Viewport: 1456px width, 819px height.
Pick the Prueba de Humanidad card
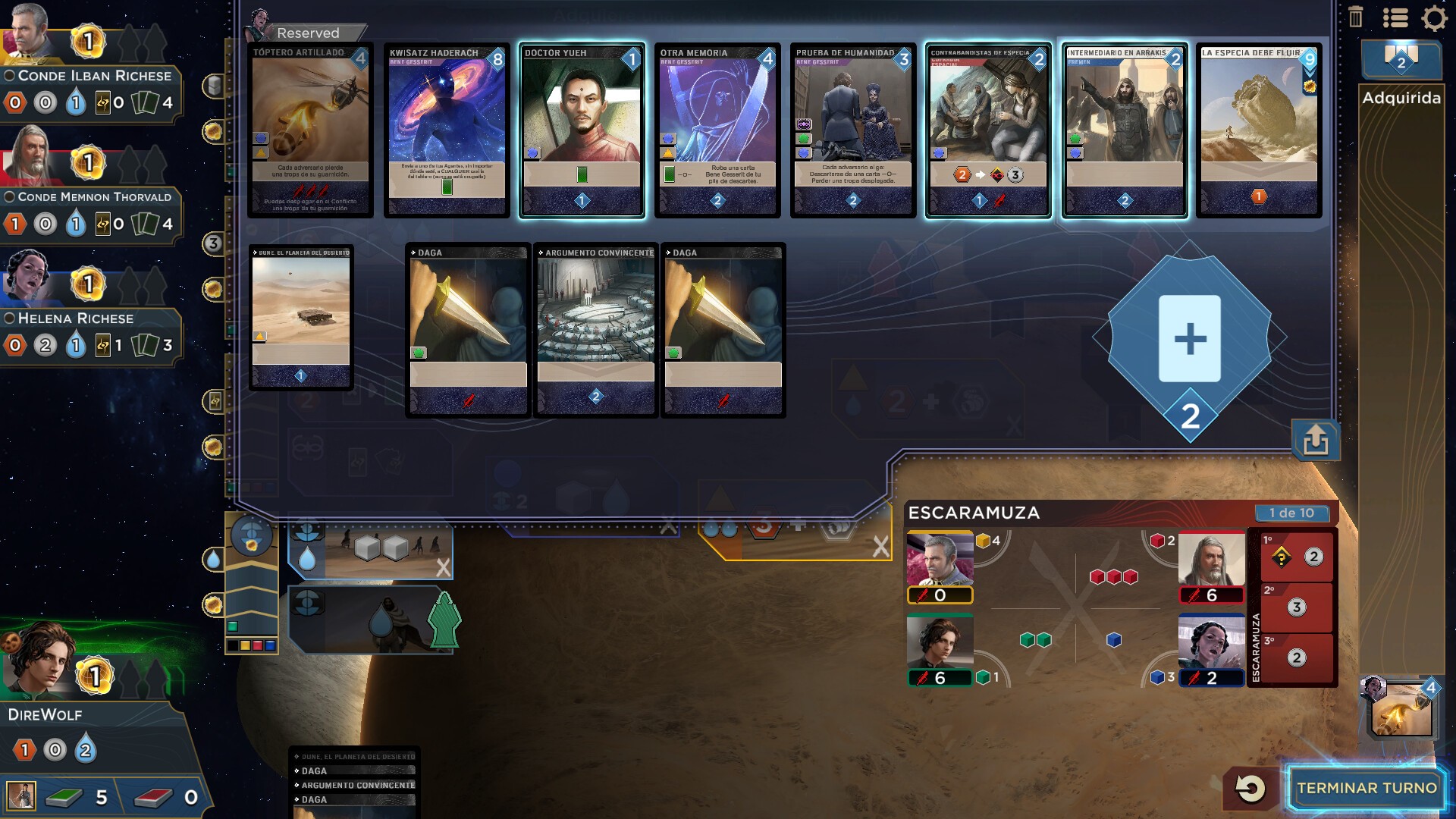click(853, 130)
